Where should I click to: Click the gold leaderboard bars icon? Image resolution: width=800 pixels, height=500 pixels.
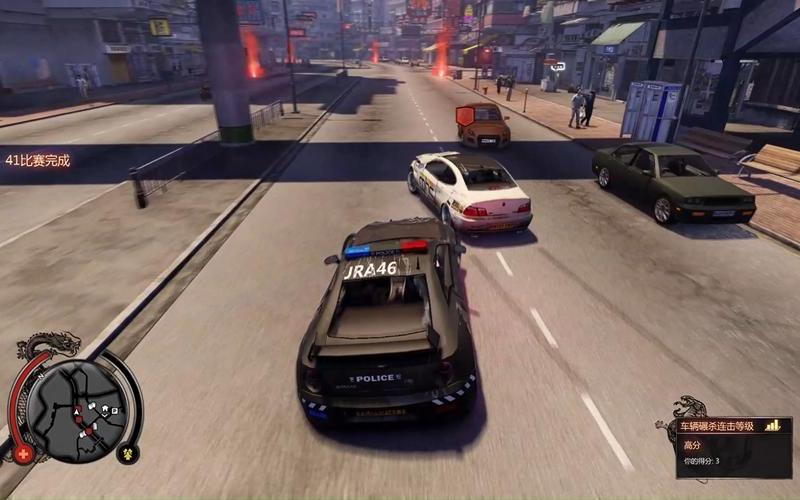point(772,426)
